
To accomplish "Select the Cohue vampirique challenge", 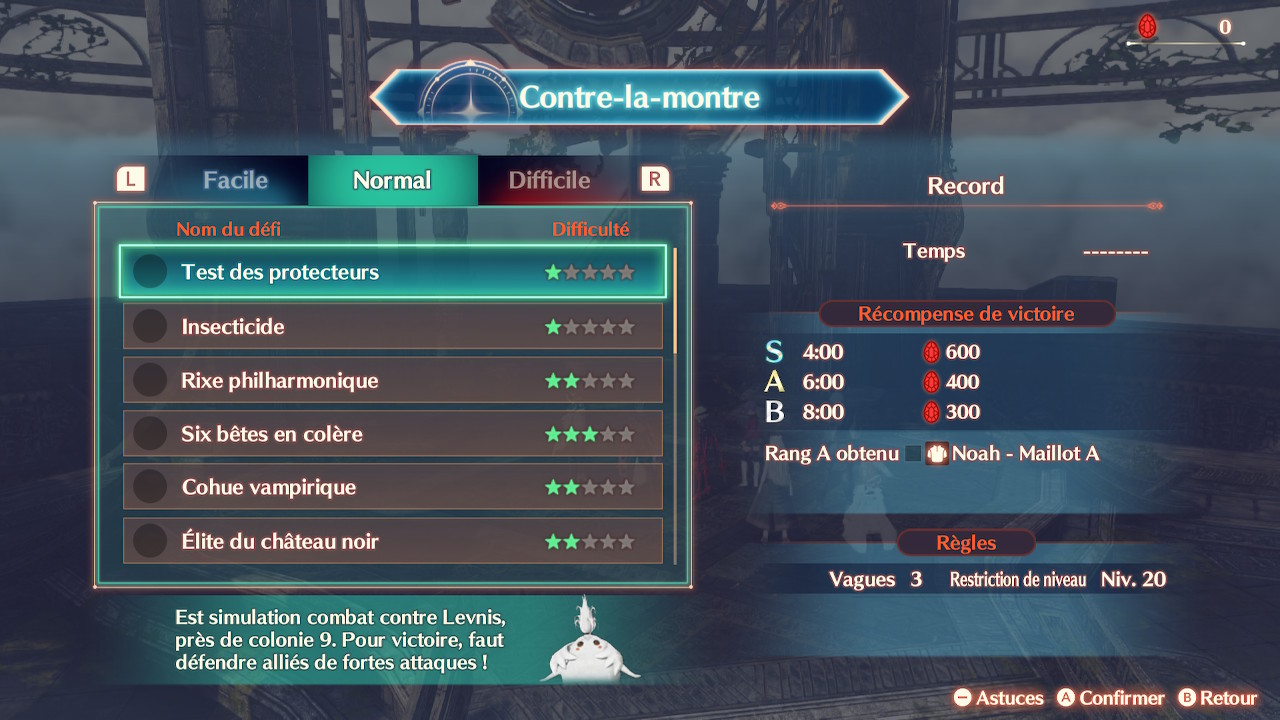I will [392, 487].
